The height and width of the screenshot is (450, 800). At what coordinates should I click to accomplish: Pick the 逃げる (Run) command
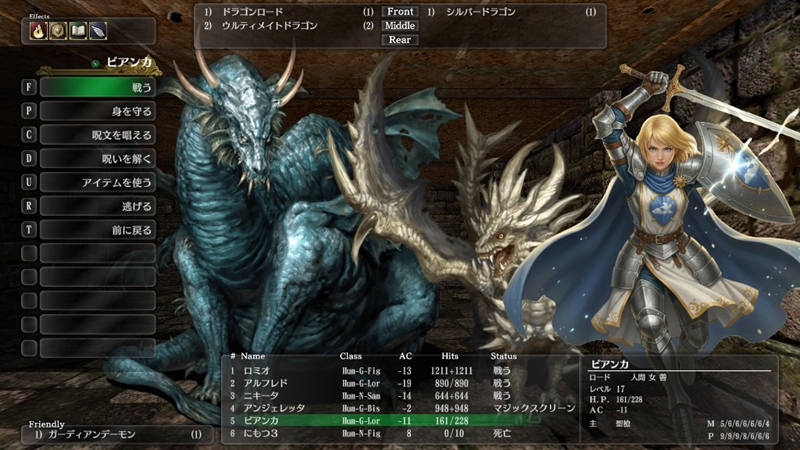pos(97,206)
